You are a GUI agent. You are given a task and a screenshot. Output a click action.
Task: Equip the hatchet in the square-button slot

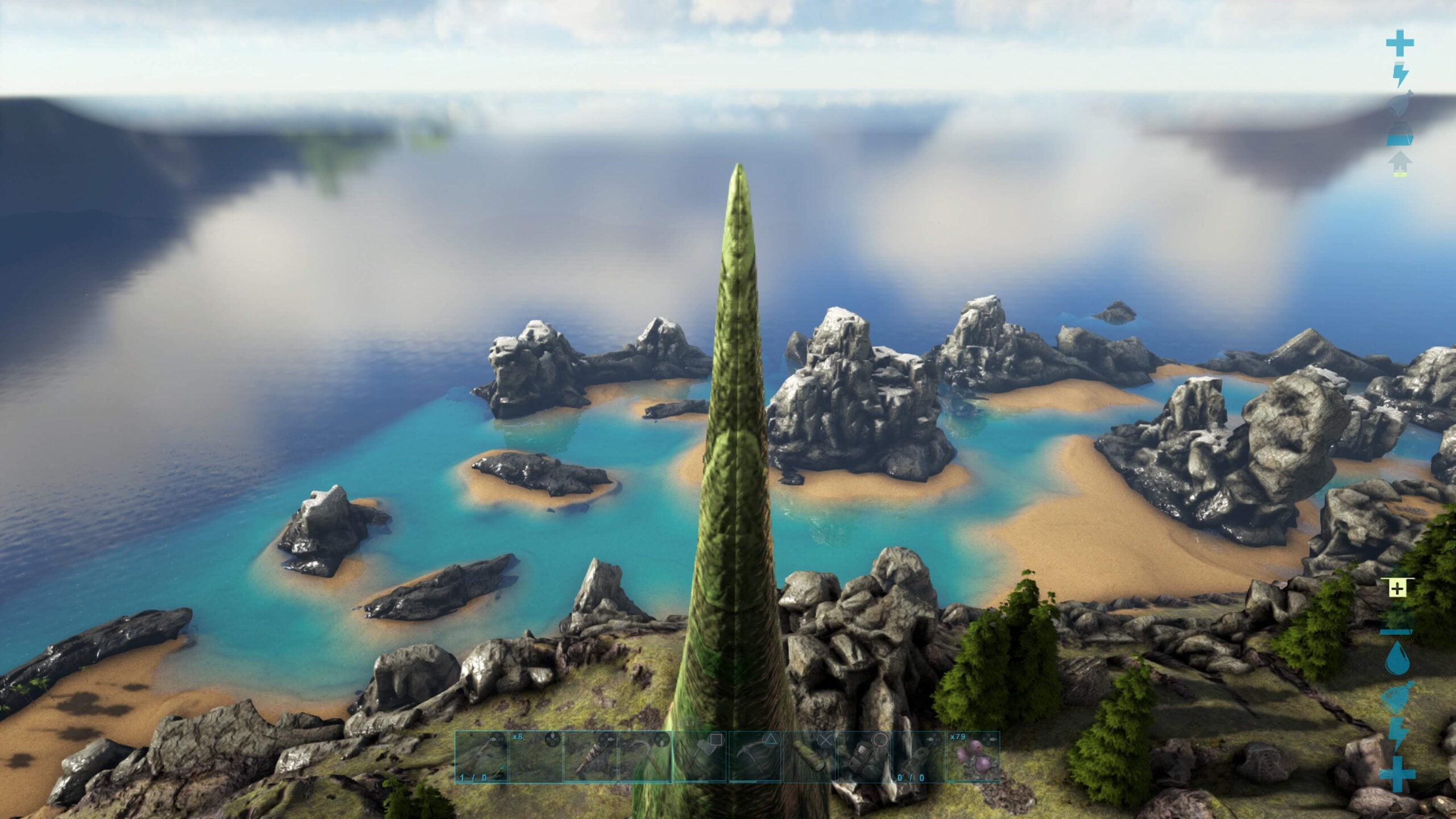point(700,757)
